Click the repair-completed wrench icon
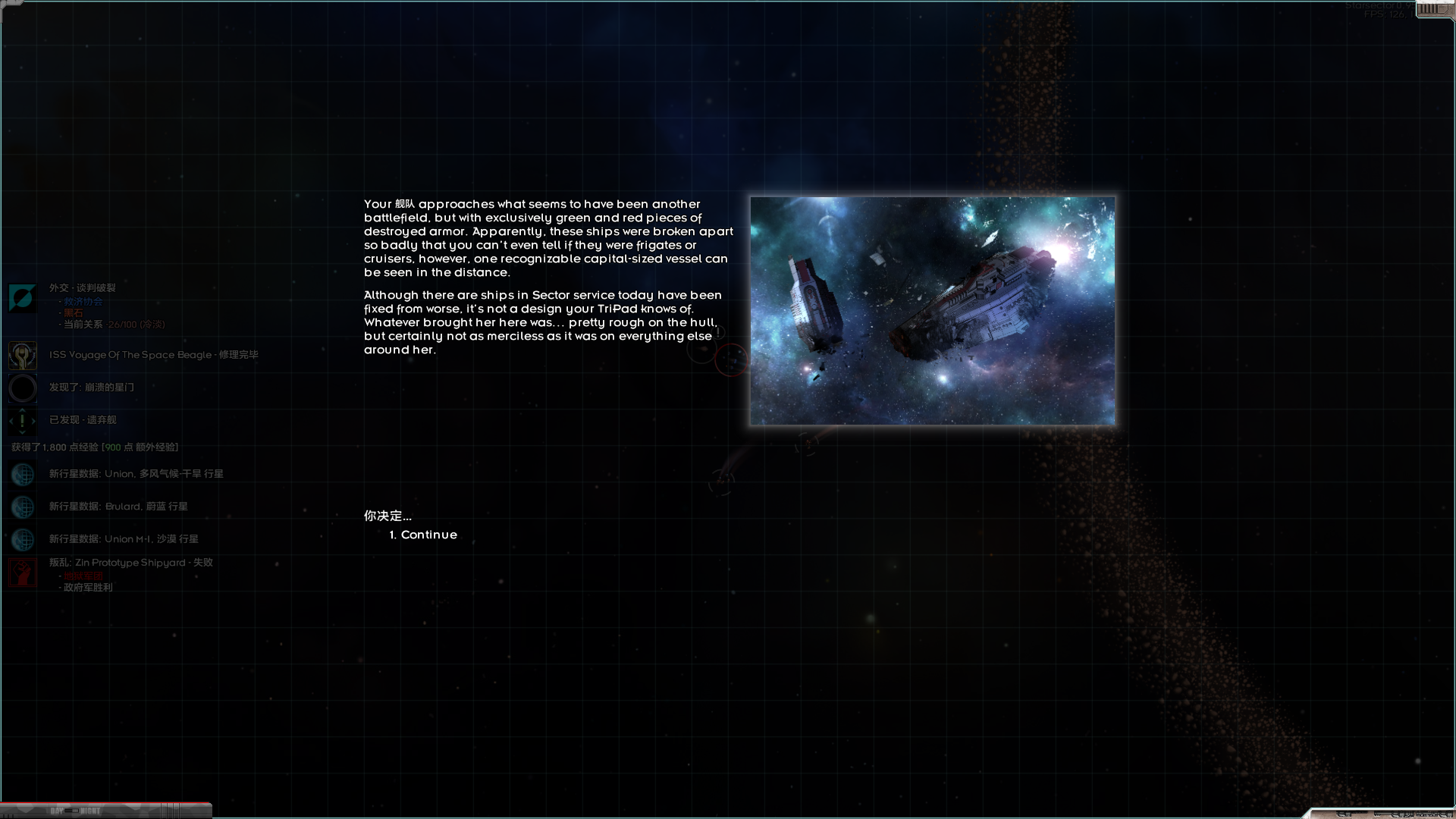The height and width of the screenshot is (819, 1456). [22, 354]
